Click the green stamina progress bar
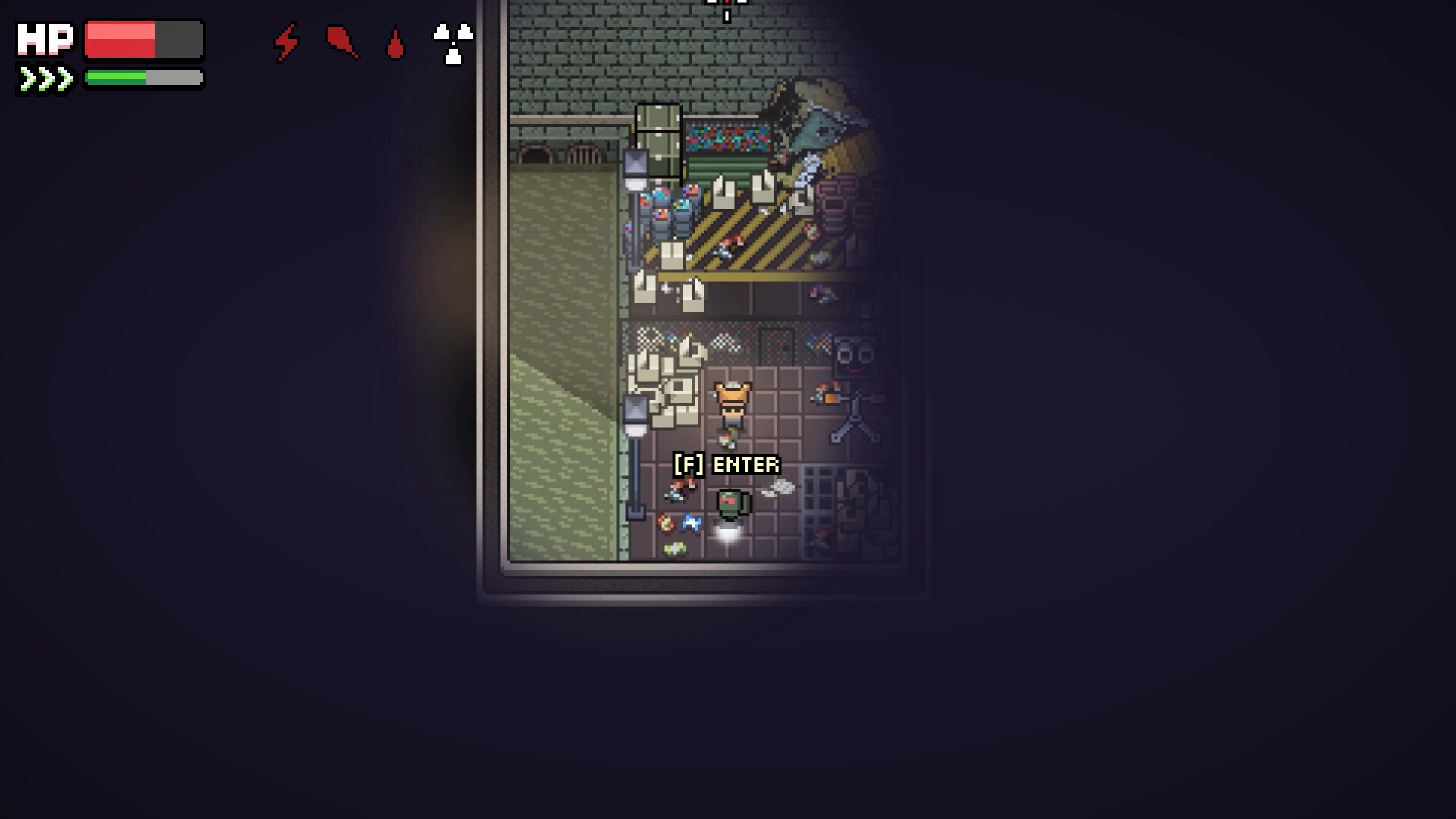1456x819 pixels. pos(118,76)
